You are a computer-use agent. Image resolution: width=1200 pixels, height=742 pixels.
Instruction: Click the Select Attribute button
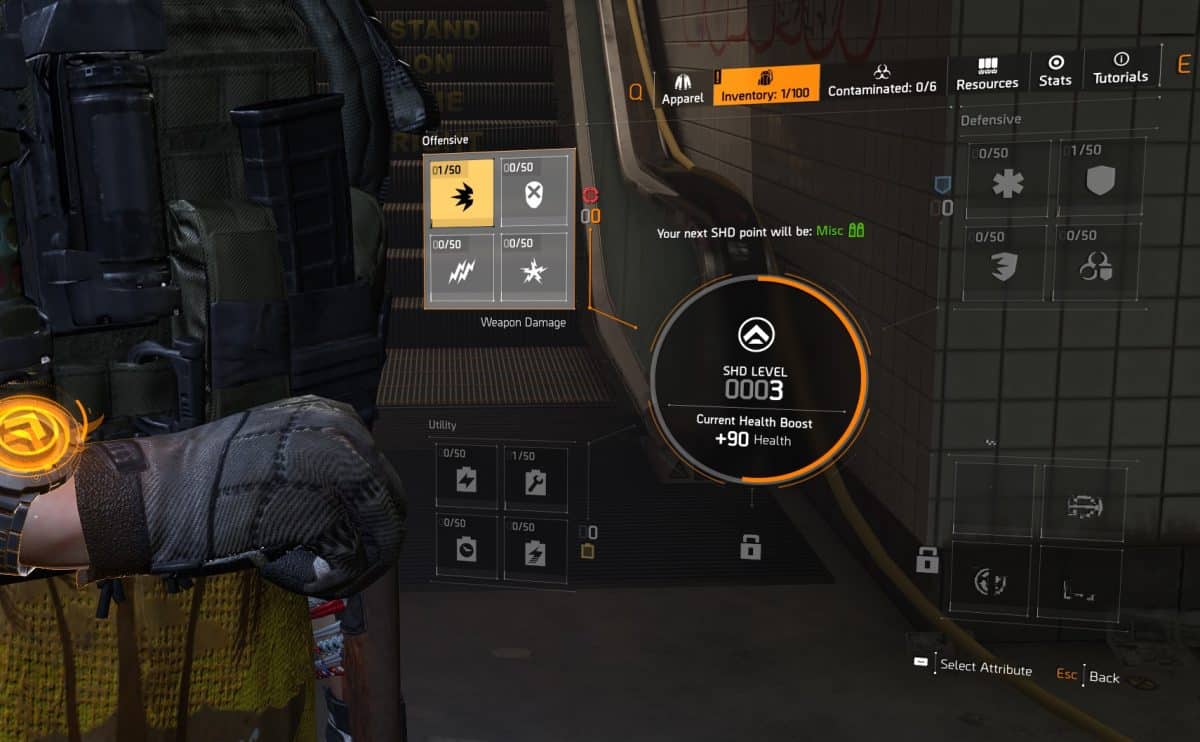coord(975,667)
